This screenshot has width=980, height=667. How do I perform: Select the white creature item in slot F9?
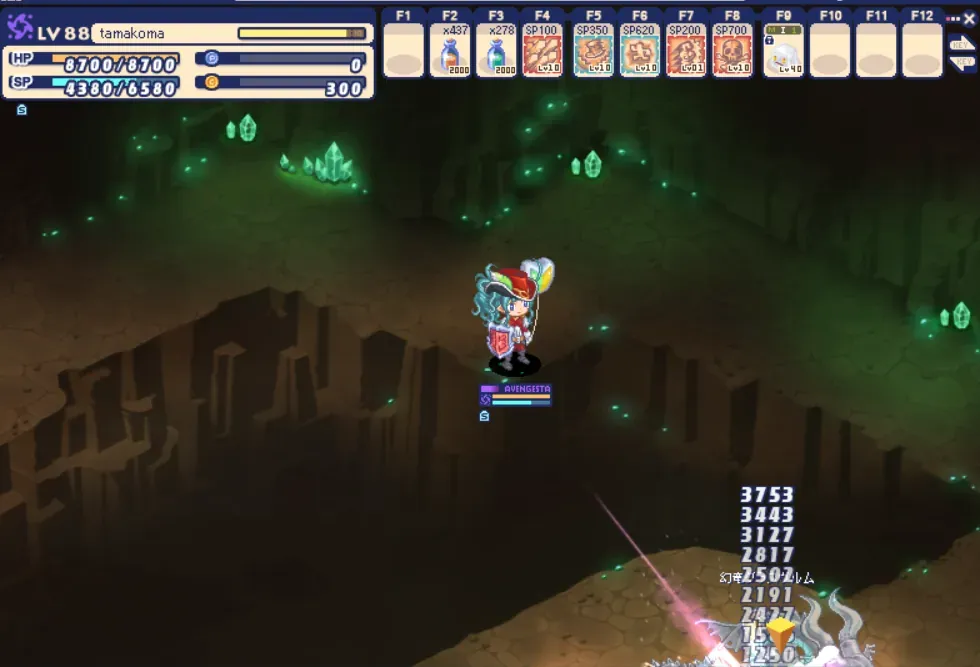pos(784,51)
